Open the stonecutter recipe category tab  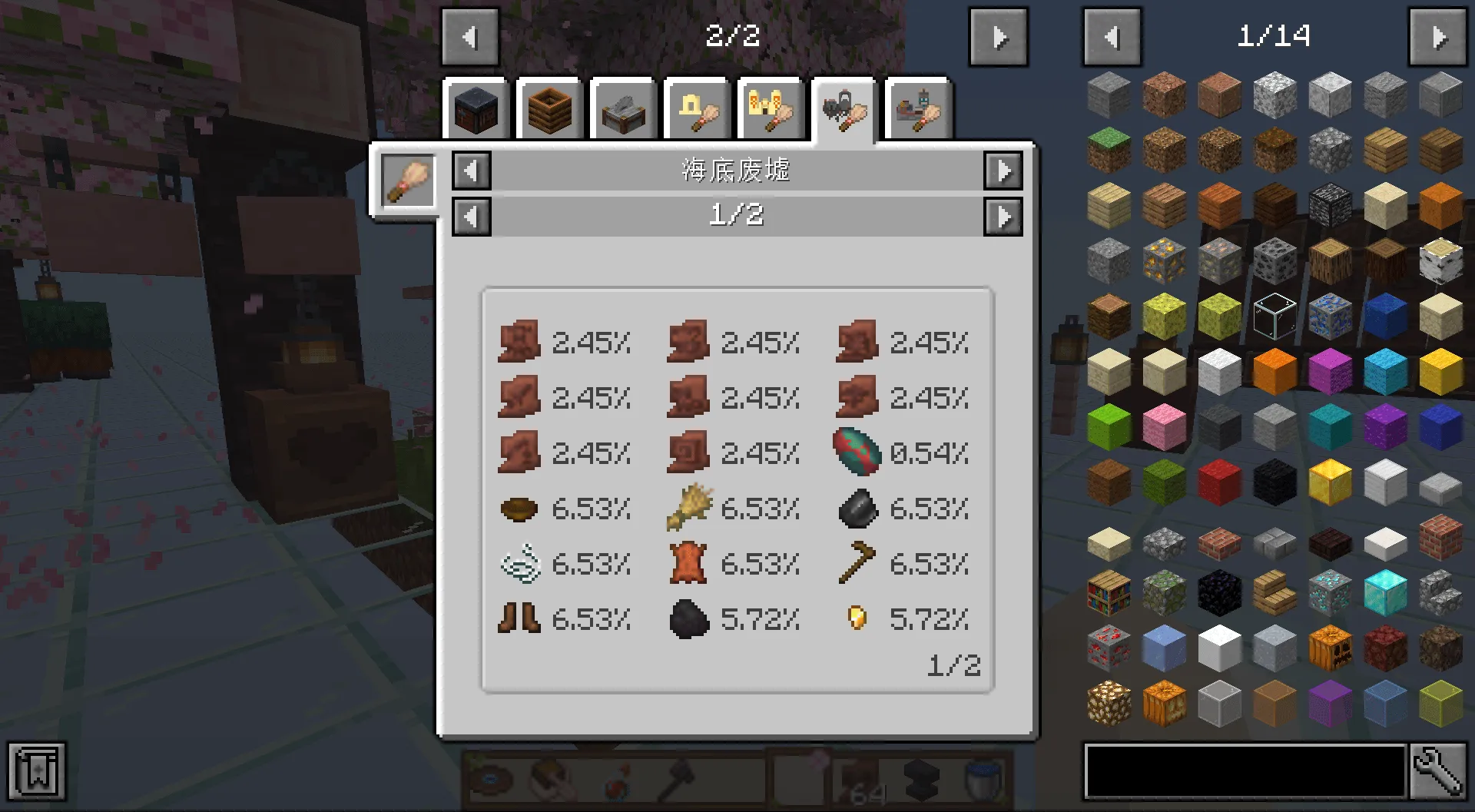point(624,110)
